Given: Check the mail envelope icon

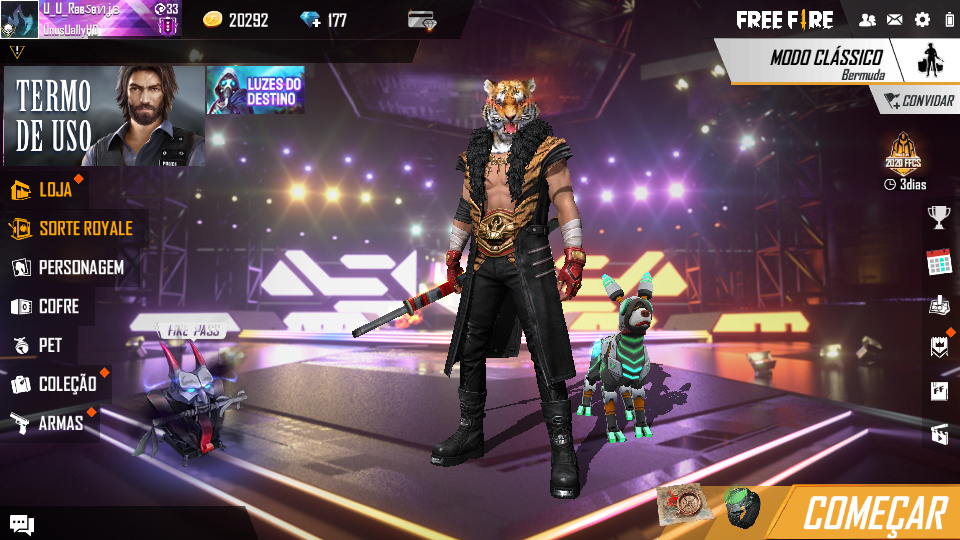Looking at the screenshot, I should coord(894,20).
